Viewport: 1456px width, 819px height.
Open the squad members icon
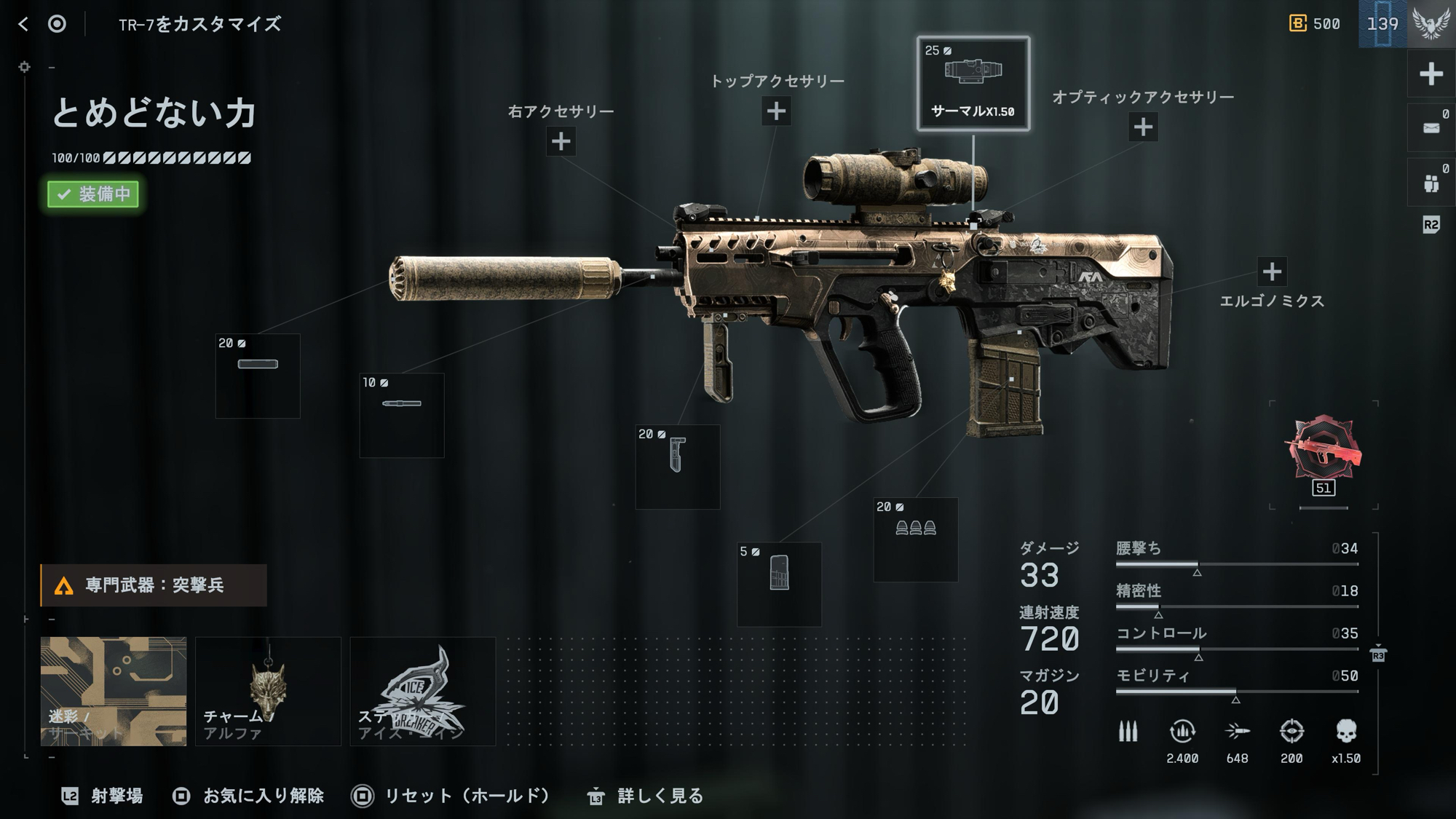[1431, 183]
